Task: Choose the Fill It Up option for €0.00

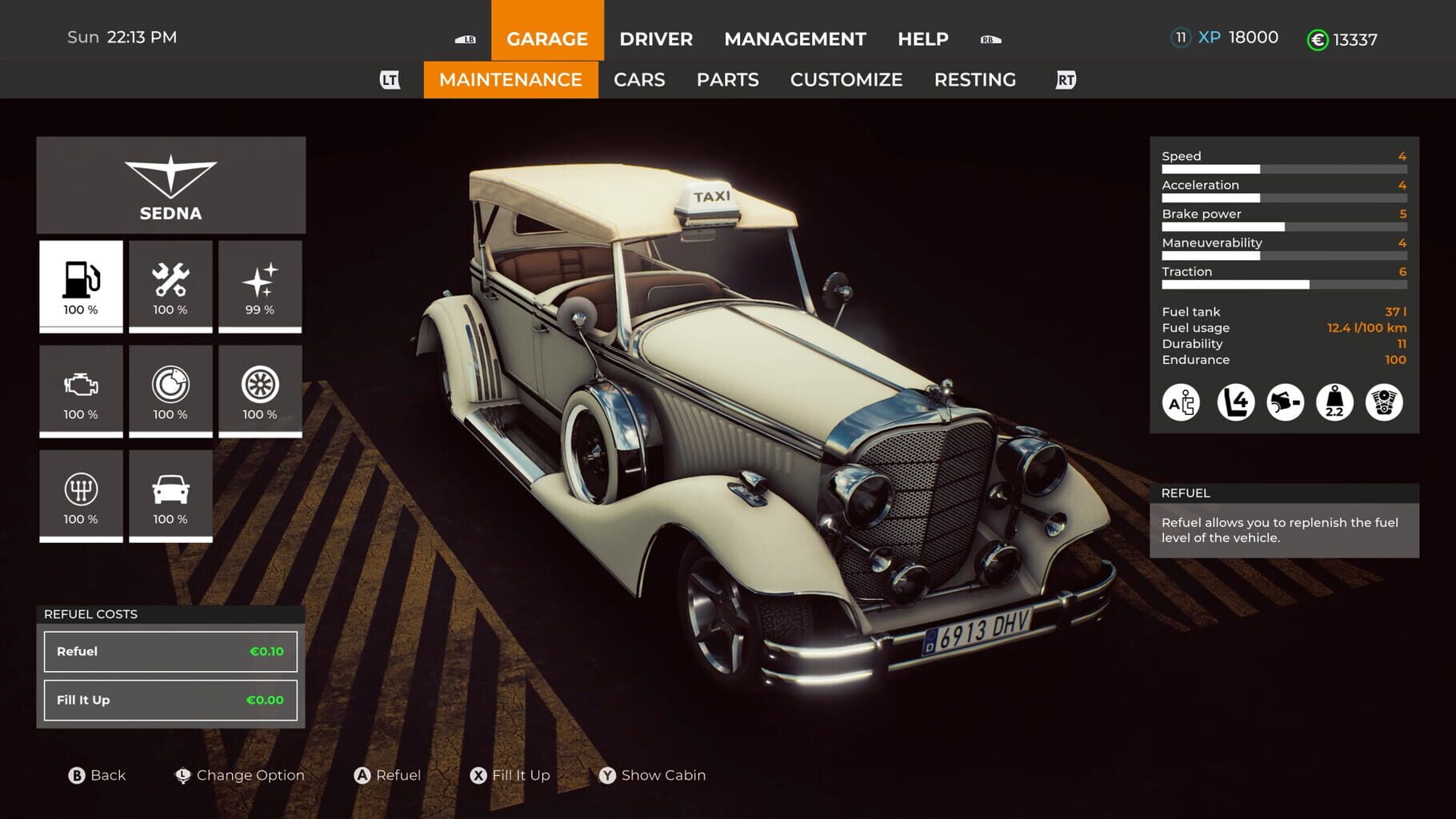Action: tap(170, 700)
